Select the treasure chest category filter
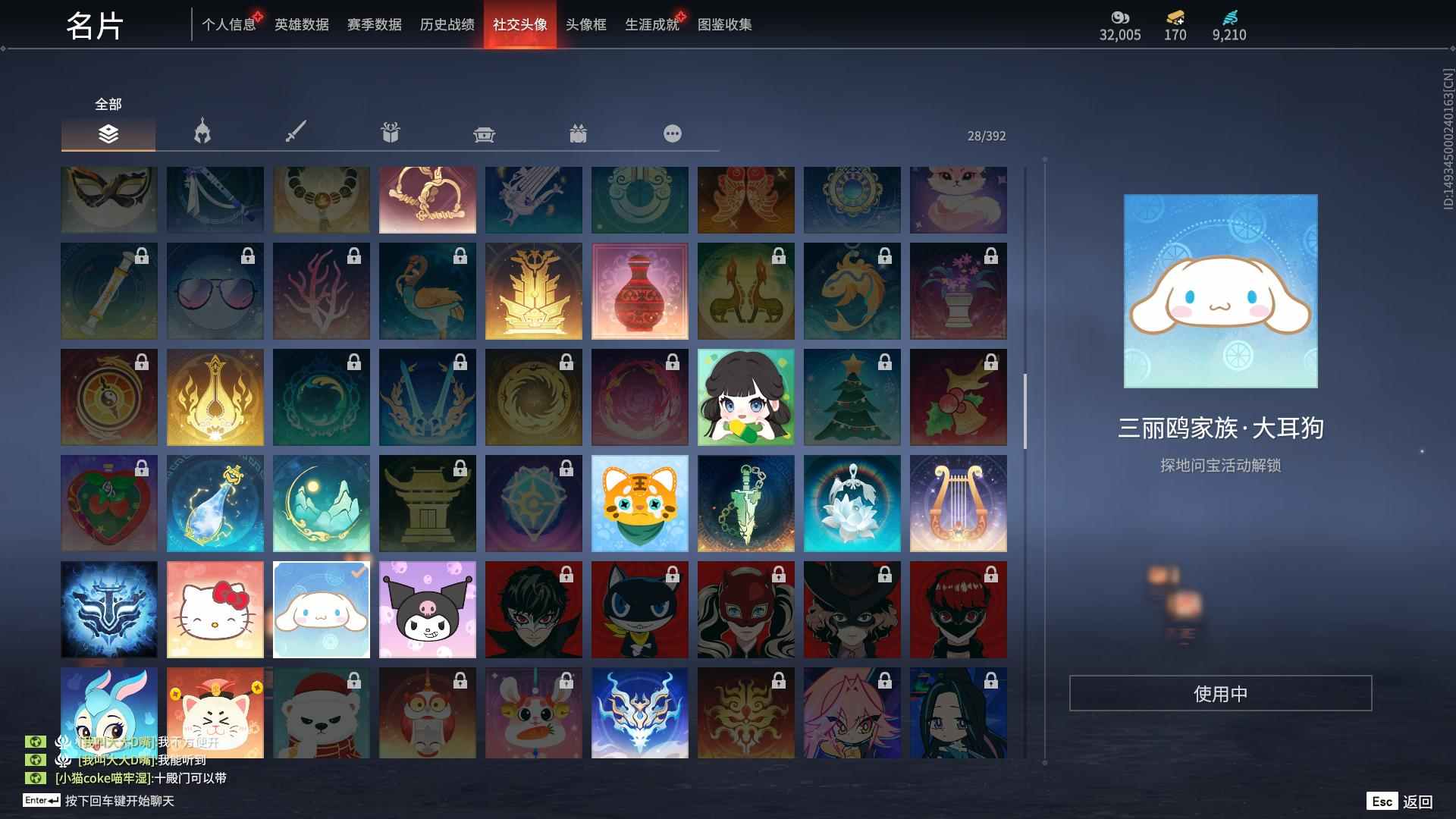The height and width of the screenshot is (819, 1456). [484, 134]
